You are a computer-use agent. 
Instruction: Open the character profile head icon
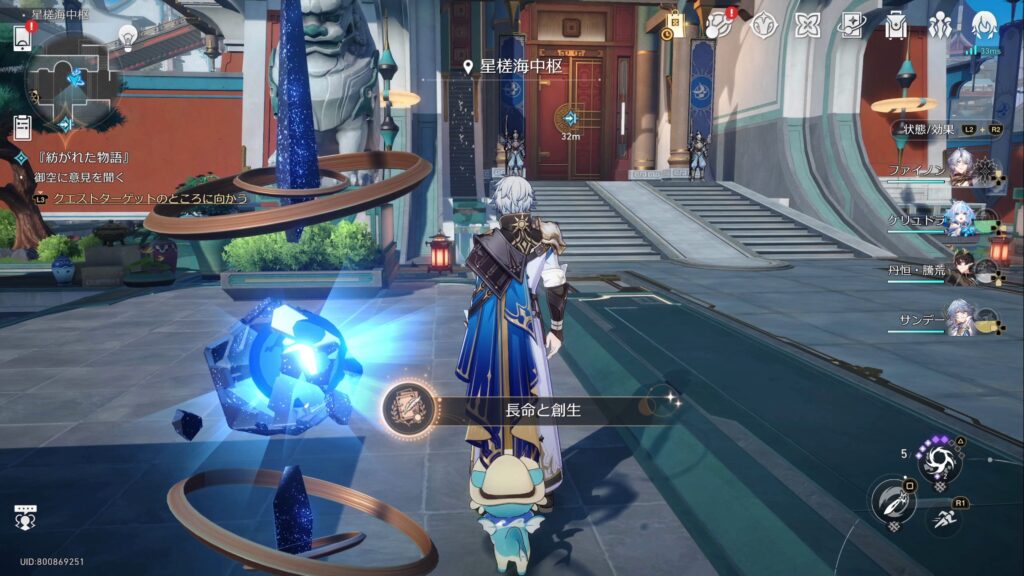985,25
